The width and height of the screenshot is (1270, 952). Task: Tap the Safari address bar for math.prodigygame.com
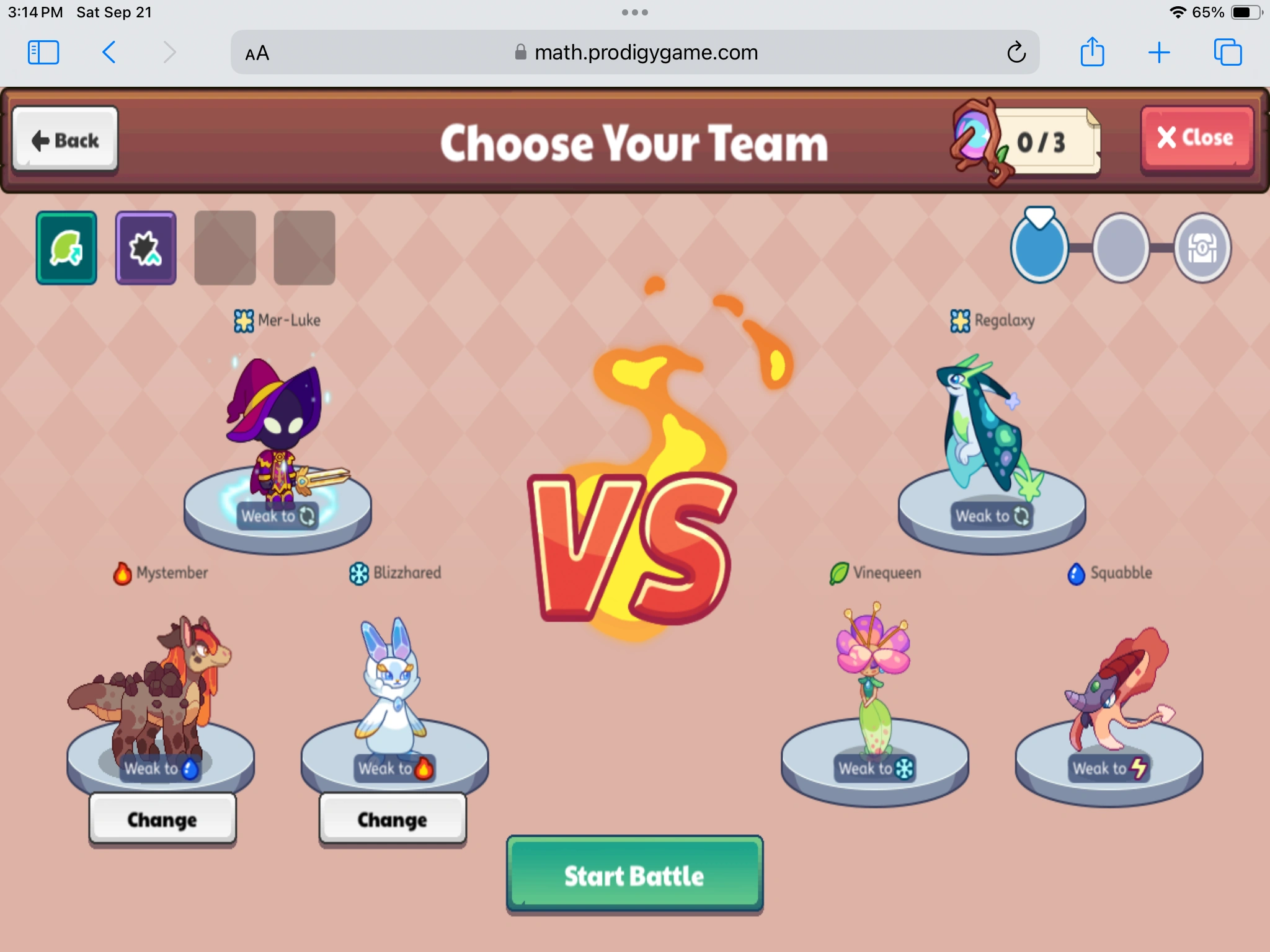click(635, 53)
